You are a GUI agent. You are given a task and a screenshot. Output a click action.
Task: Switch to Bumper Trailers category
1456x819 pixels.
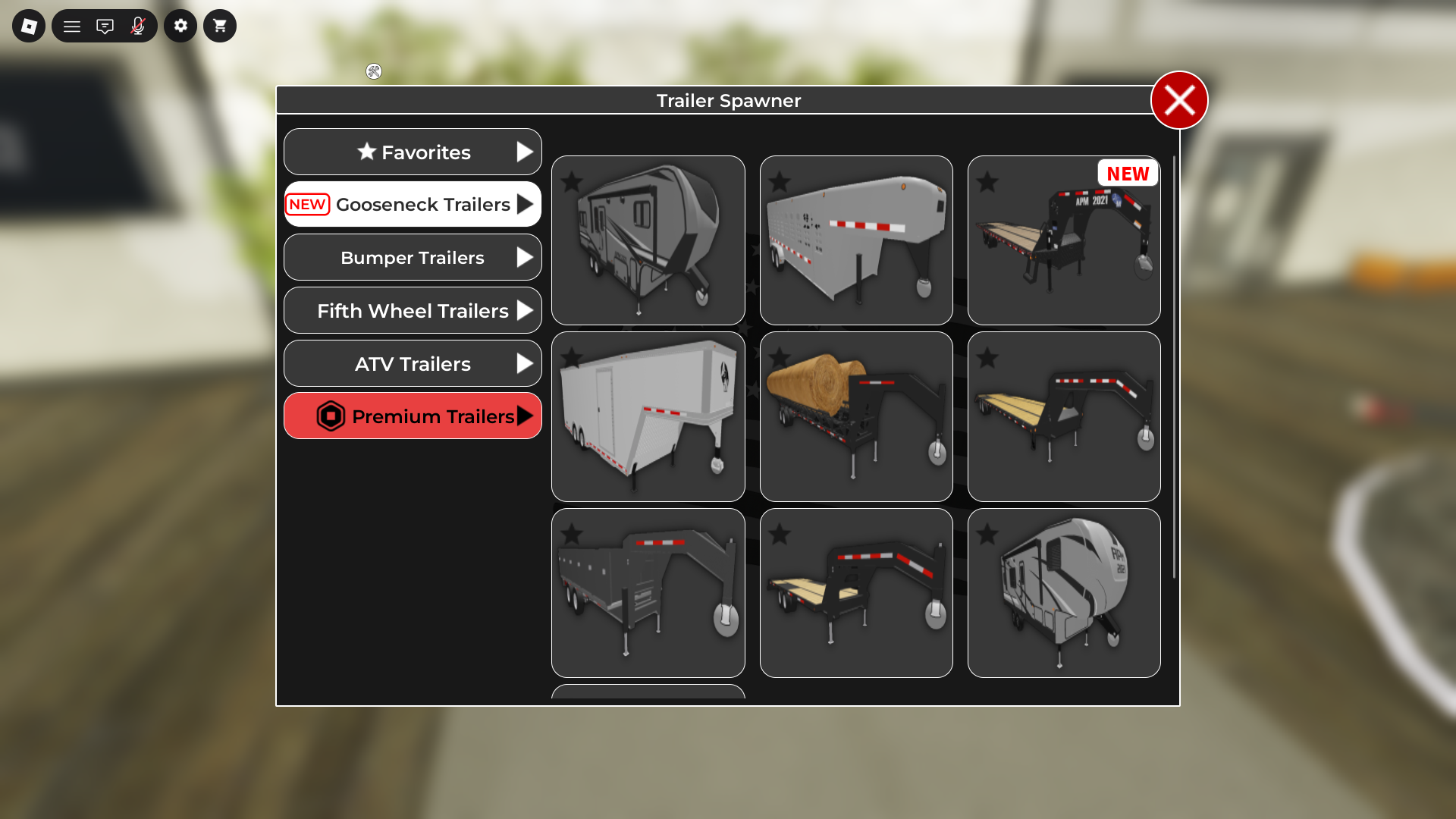(x=413, y=258)
